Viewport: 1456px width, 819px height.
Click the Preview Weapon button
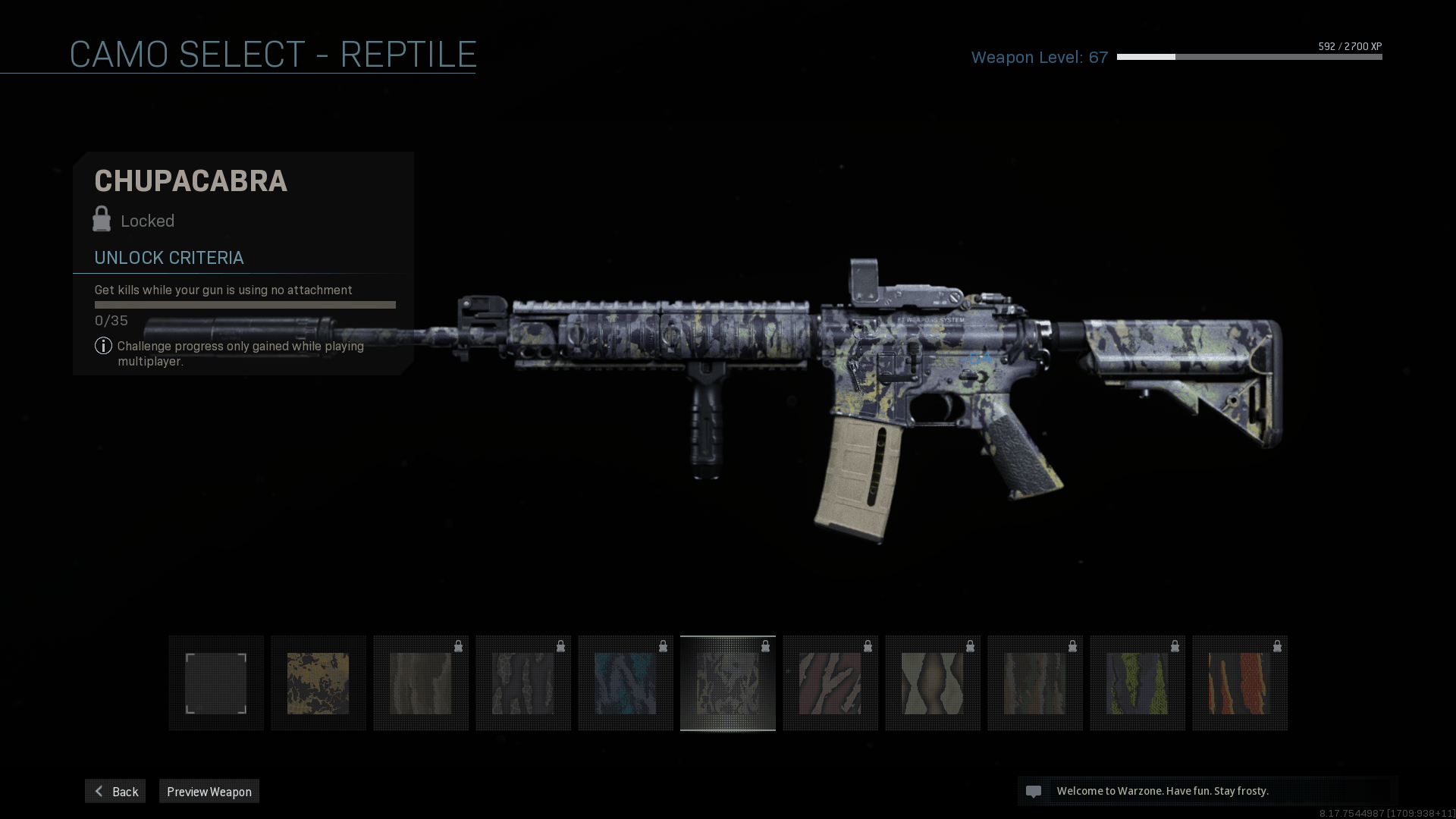(x=209, y=791)
